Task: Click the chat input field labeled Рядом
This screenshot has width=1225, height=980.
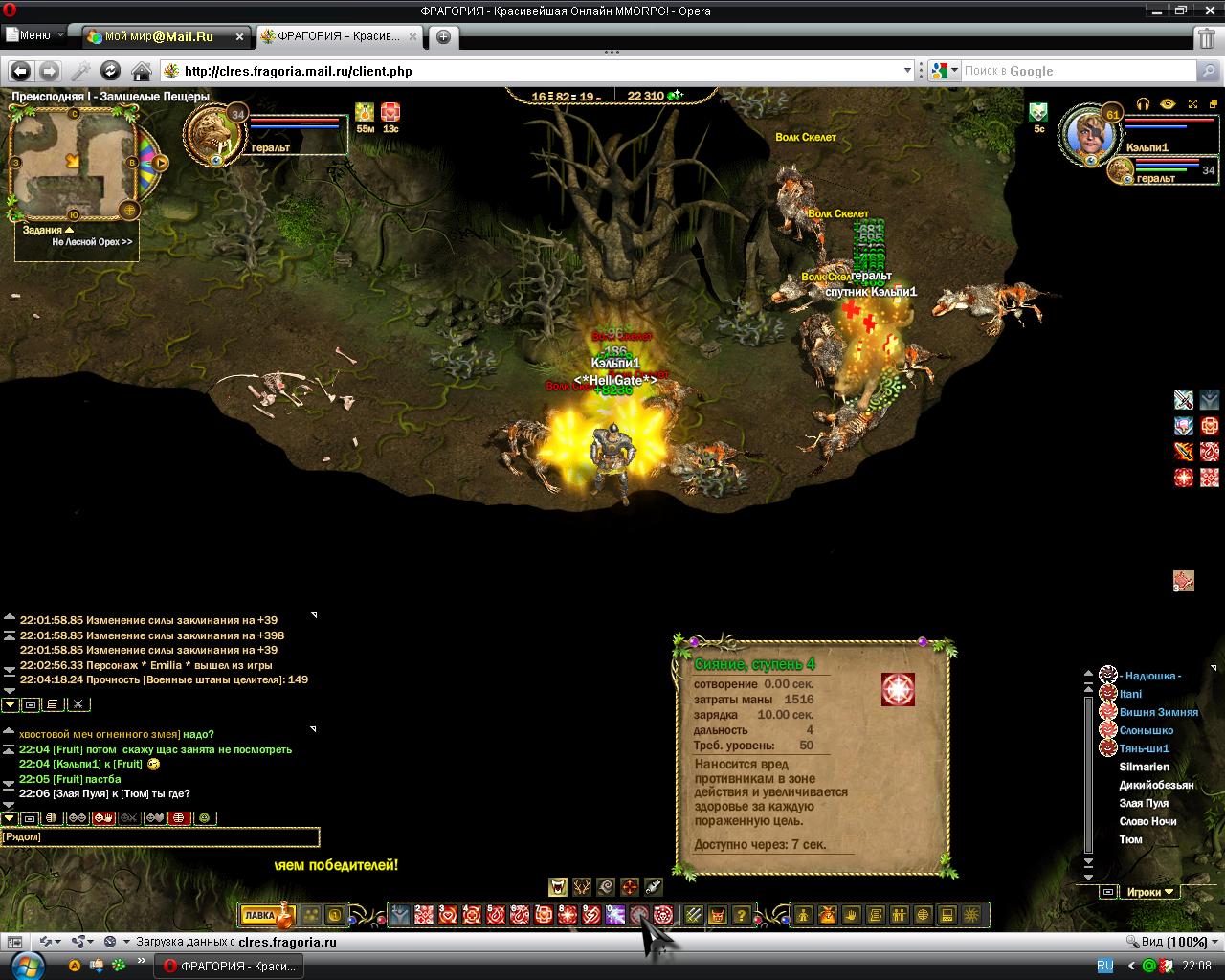Action: [x=160, y=836]
